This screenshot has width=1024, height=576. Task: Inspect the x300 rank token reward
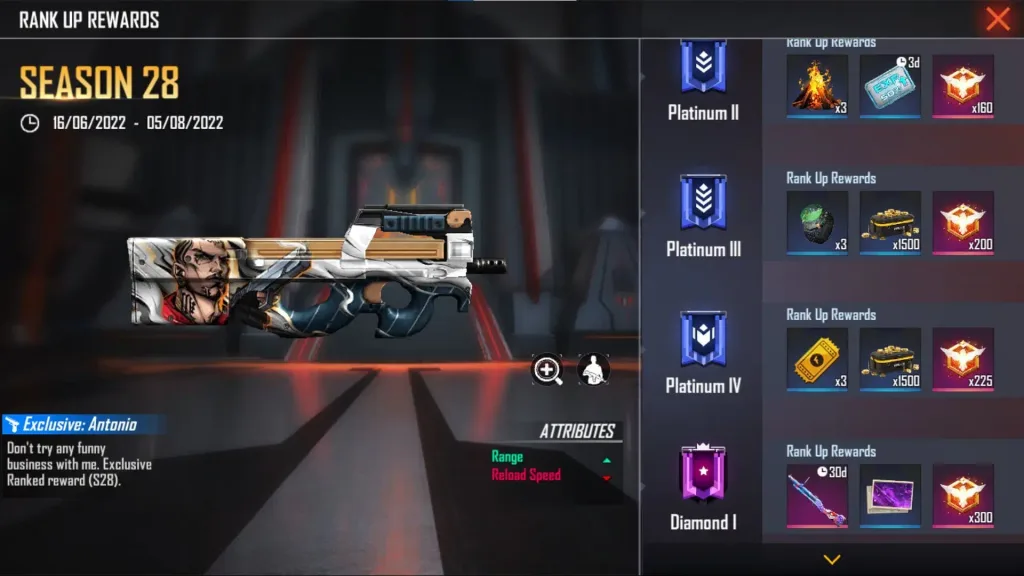point(963,495)
